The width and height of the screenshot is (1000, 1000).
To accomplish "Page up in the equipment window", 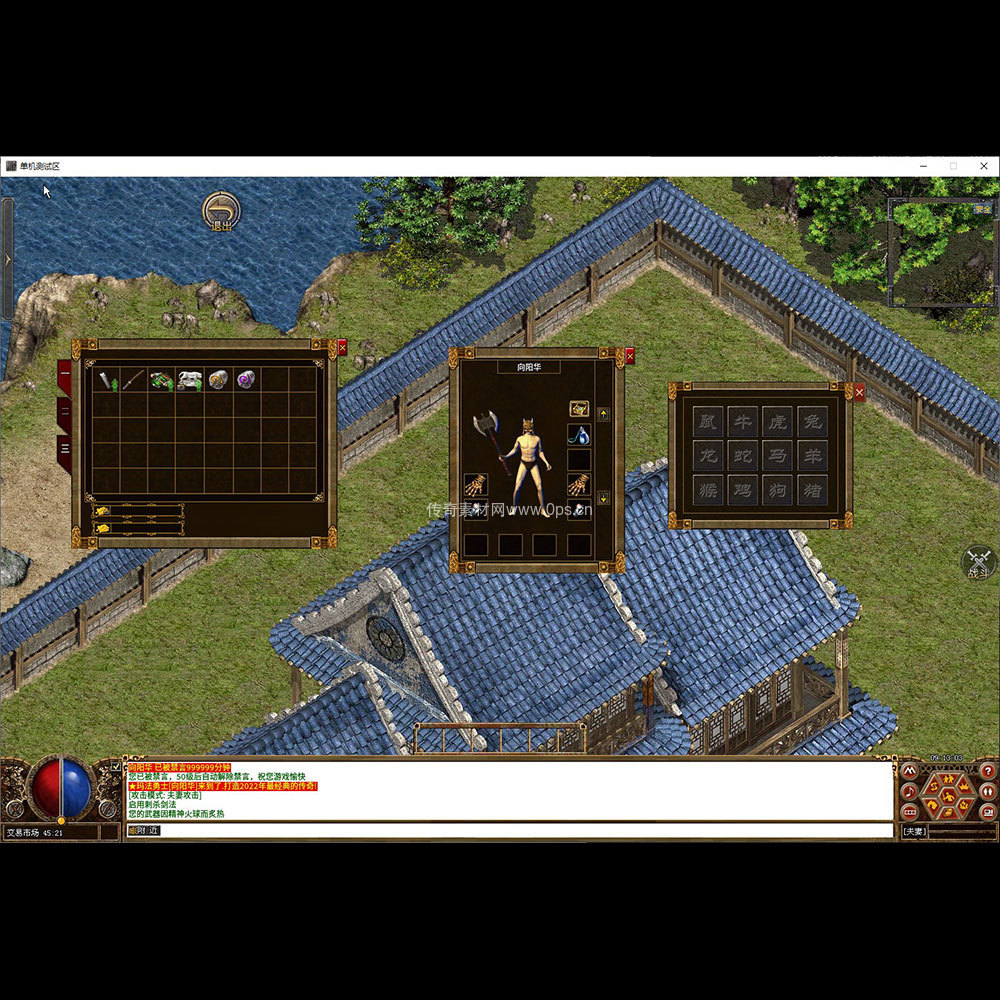I will point(603,413).
